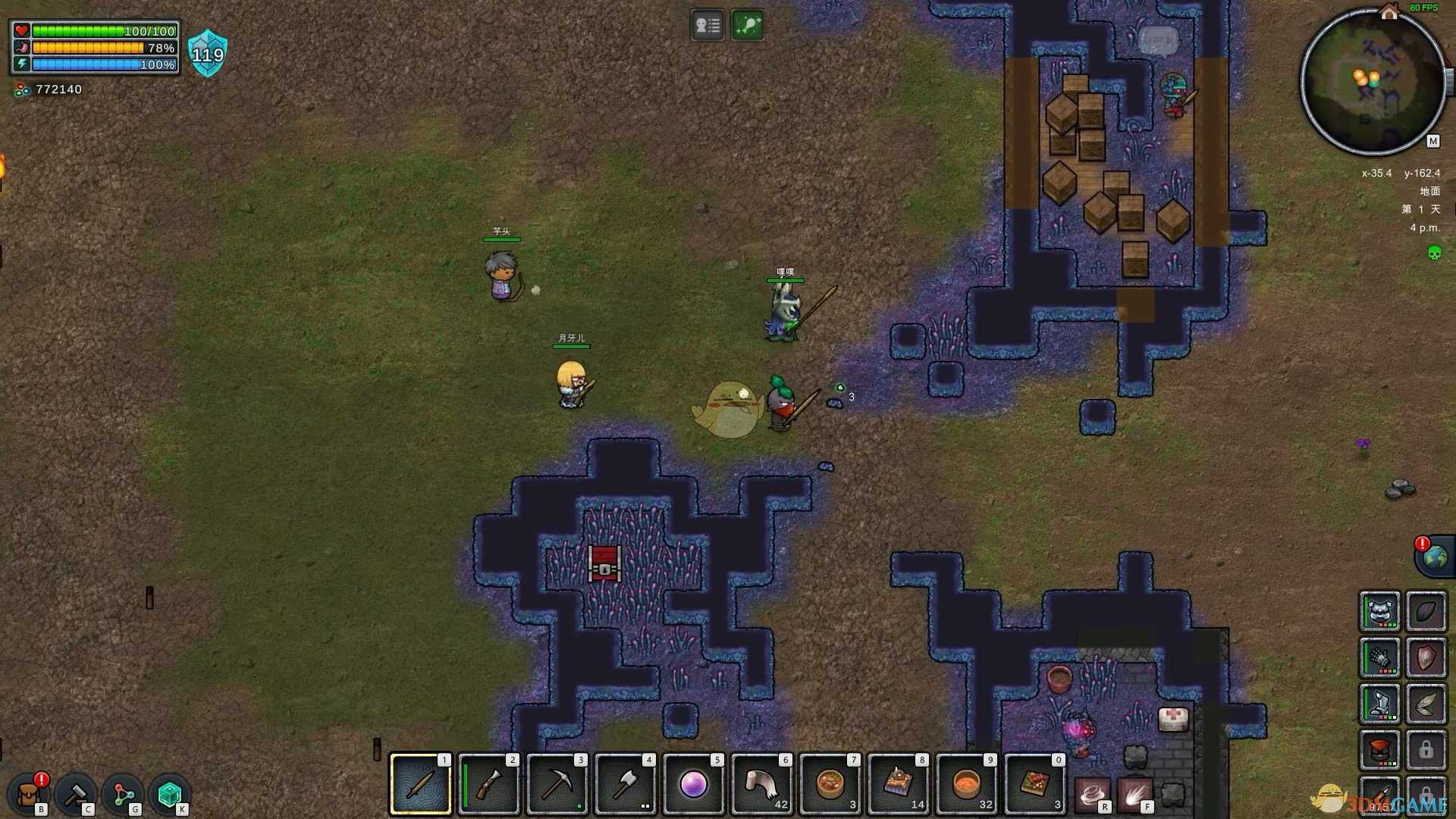Open the three-node skill tree icon
Screen dimensions: 1456x819
tap(123, 794)
